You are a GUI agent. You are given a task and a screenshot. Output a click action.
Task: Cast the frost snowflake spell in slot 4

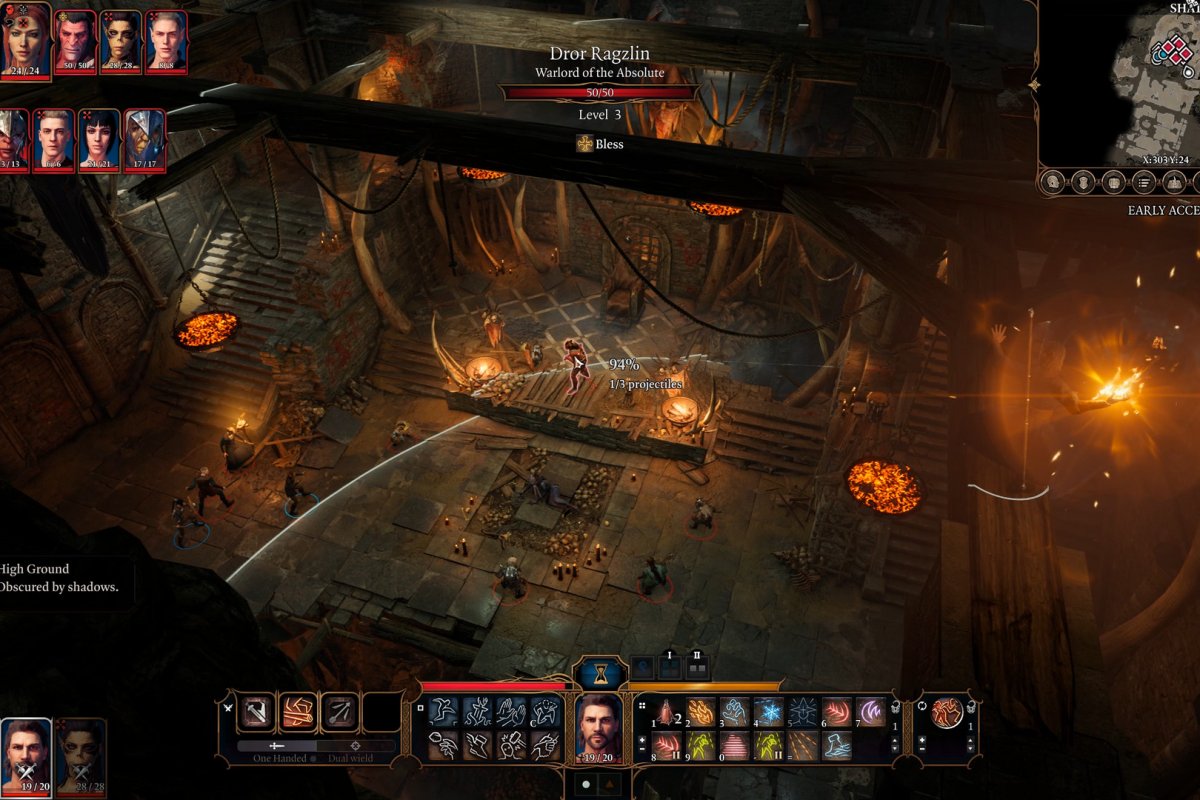click(768, 711)
